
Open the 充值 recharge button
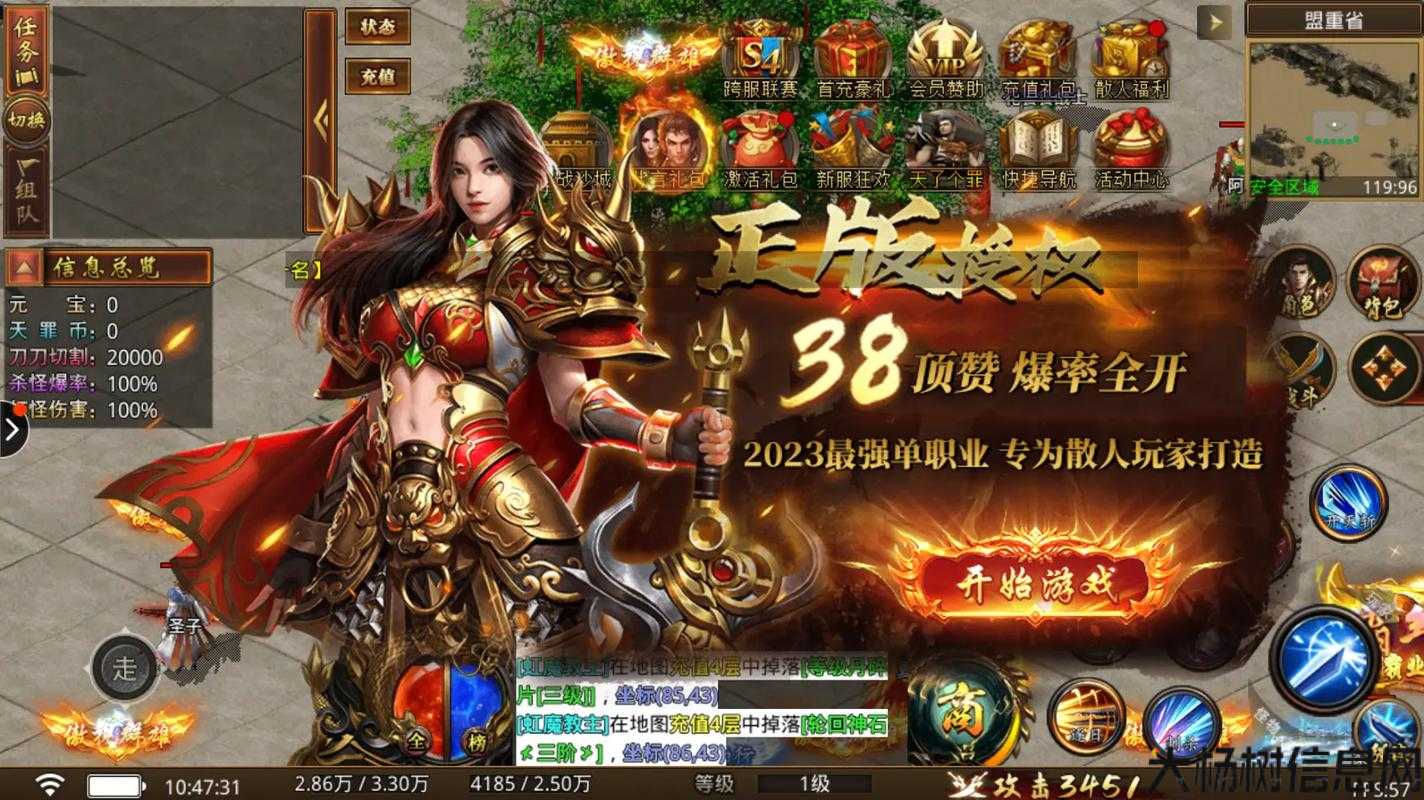click(x=380, y=74)
